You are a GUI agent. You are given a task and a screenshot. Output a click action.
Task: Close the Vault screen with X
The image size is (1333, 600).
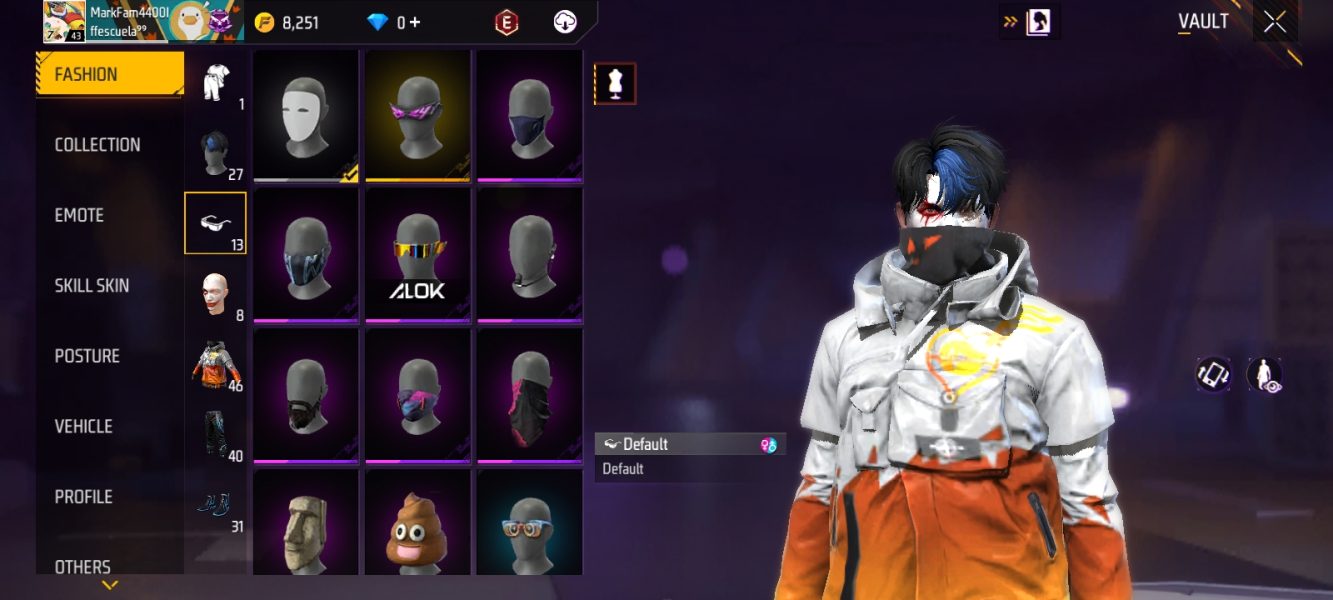(1275, 22)
